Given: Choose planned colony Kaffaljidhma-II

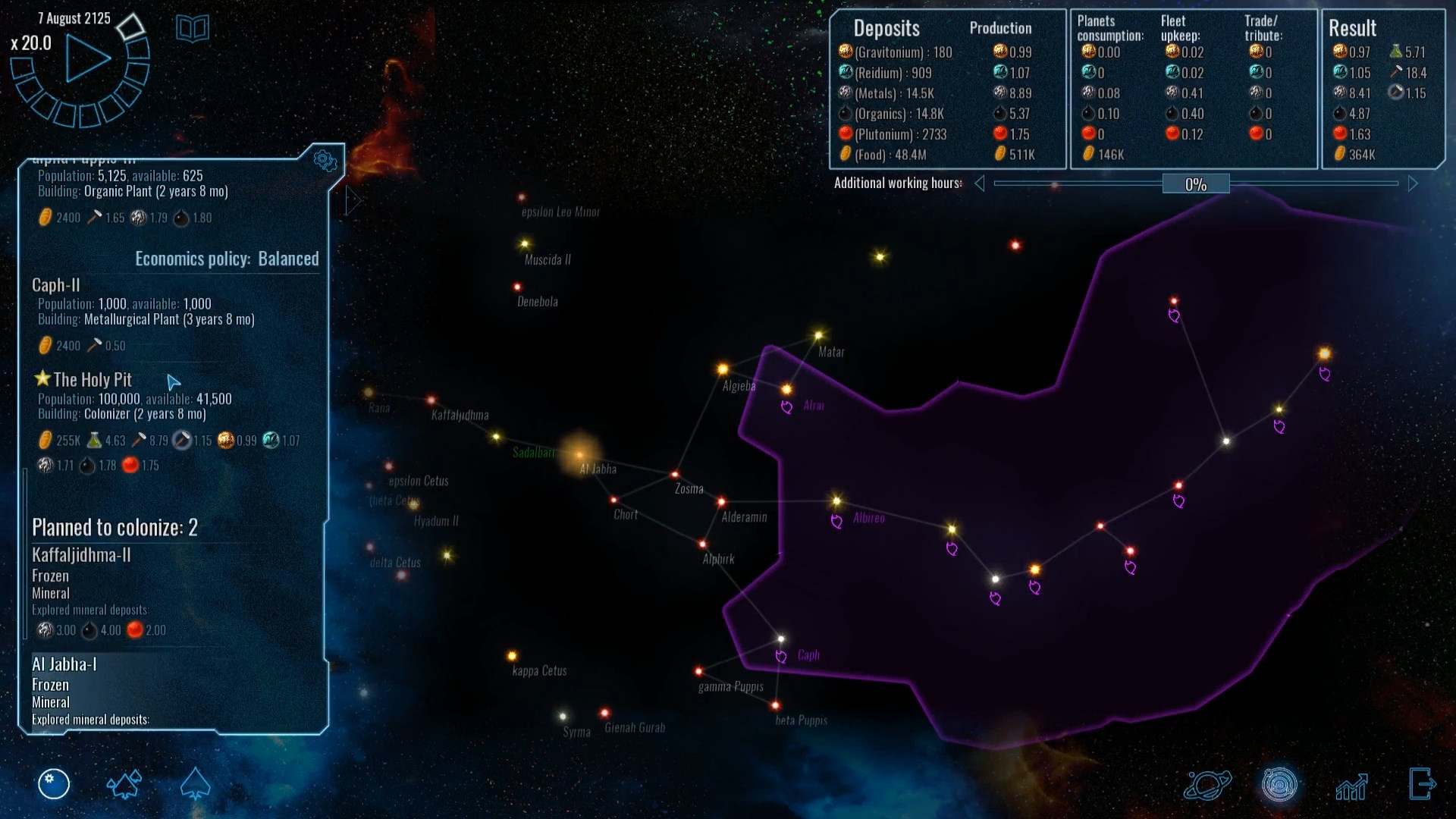Looking at the screenshot, I should point(81,555).
